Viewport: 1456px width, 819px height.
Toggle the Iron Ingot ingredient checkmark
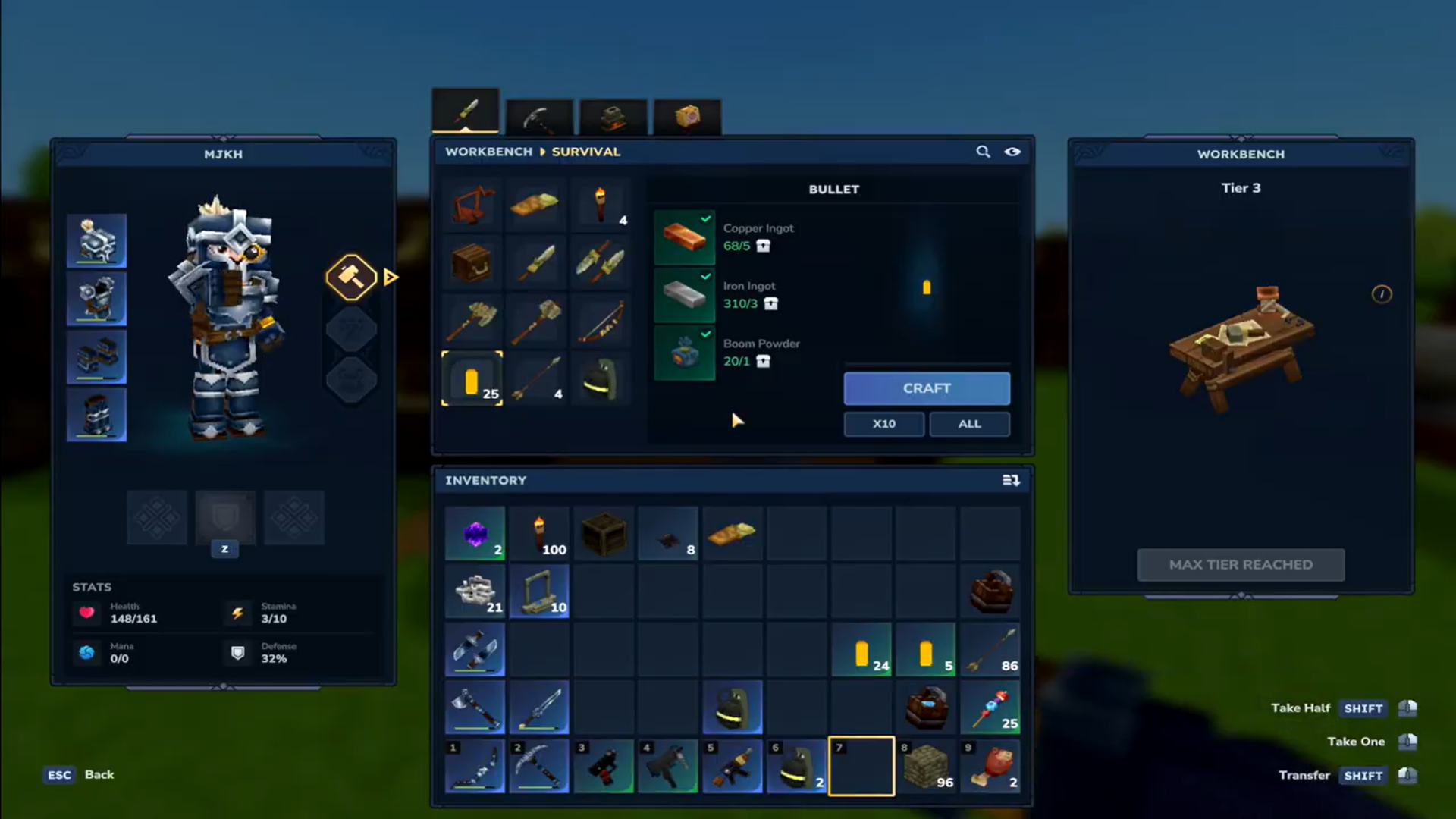coord(705,277)
